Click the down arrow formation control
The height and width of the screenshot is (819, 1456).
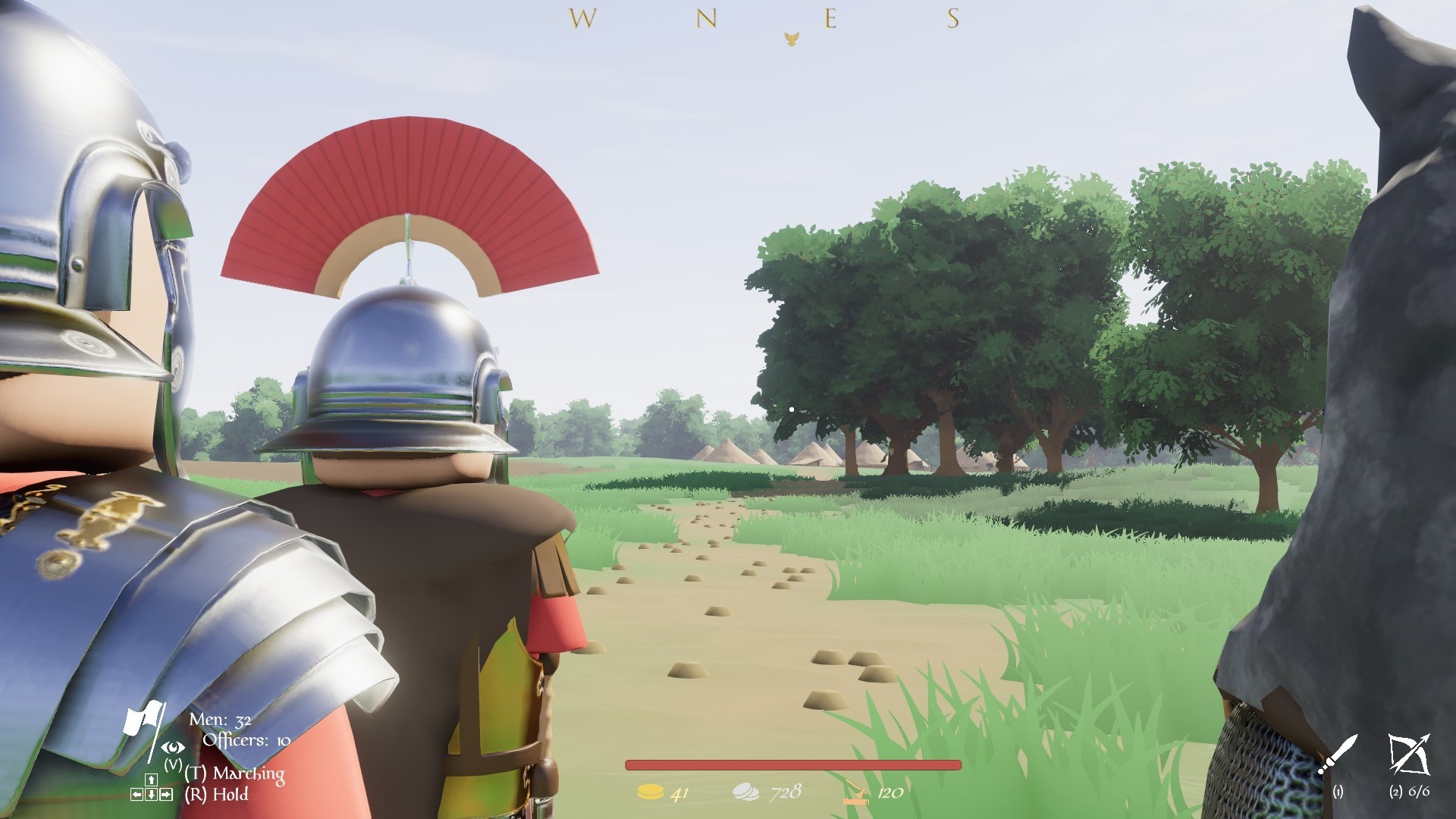click(151, 794)
